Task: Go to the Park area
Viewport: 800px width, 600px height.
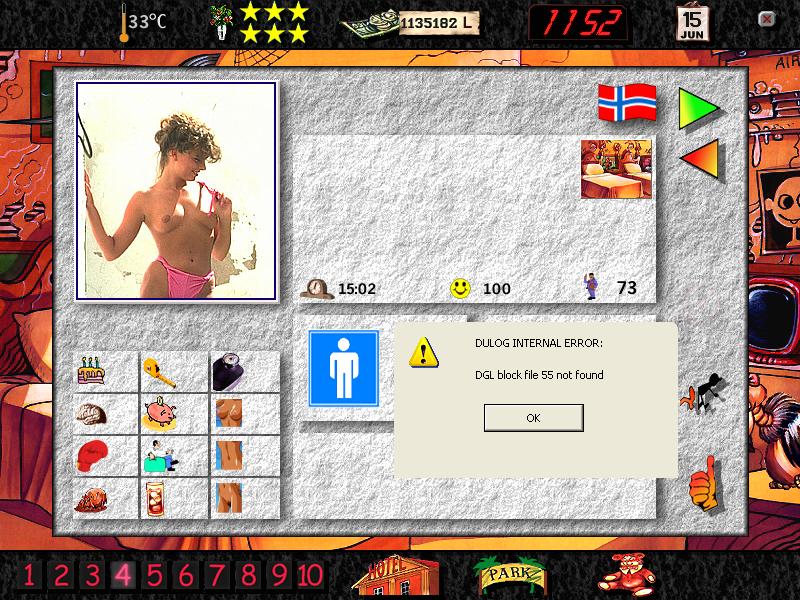Action: (x=510, y=574)
